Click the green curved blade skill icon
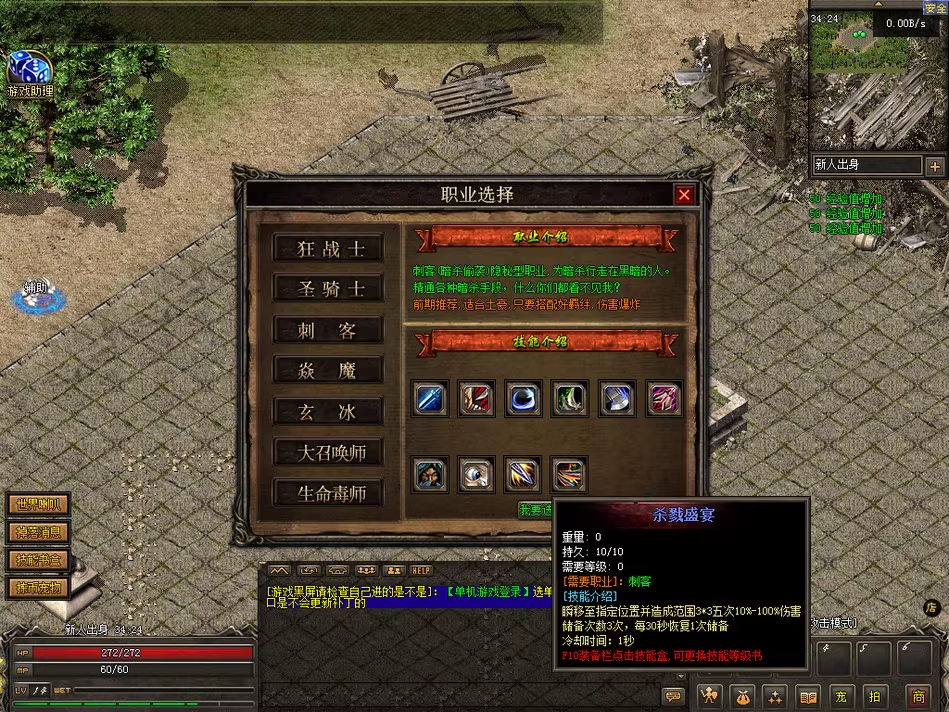The height and width of the screenshot is (712, 949). [x=570, y=398]
